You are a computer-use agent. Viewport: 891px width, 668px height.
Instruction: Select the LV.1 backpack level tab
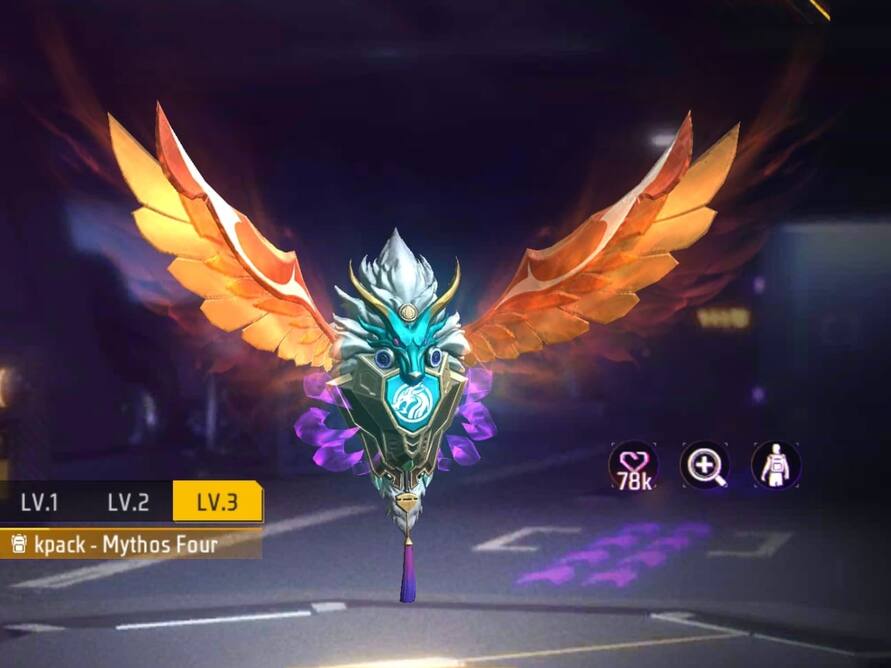point(39,502)
